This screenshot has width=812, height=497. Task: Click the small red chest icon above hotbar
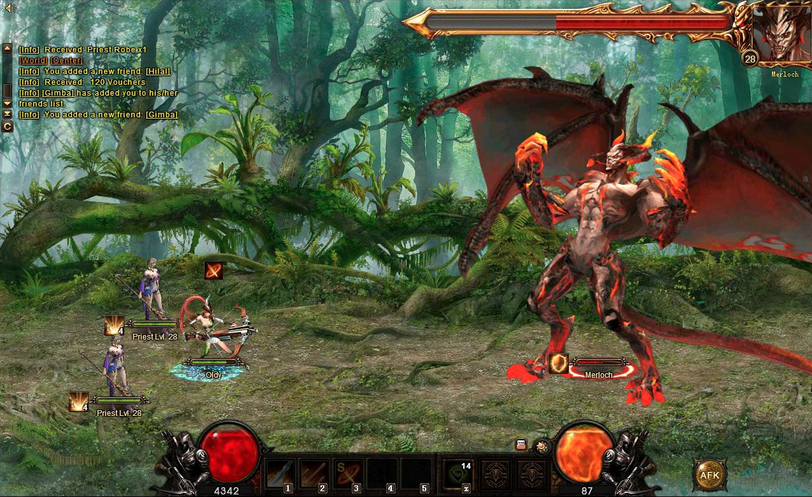(x=521, y=444)
